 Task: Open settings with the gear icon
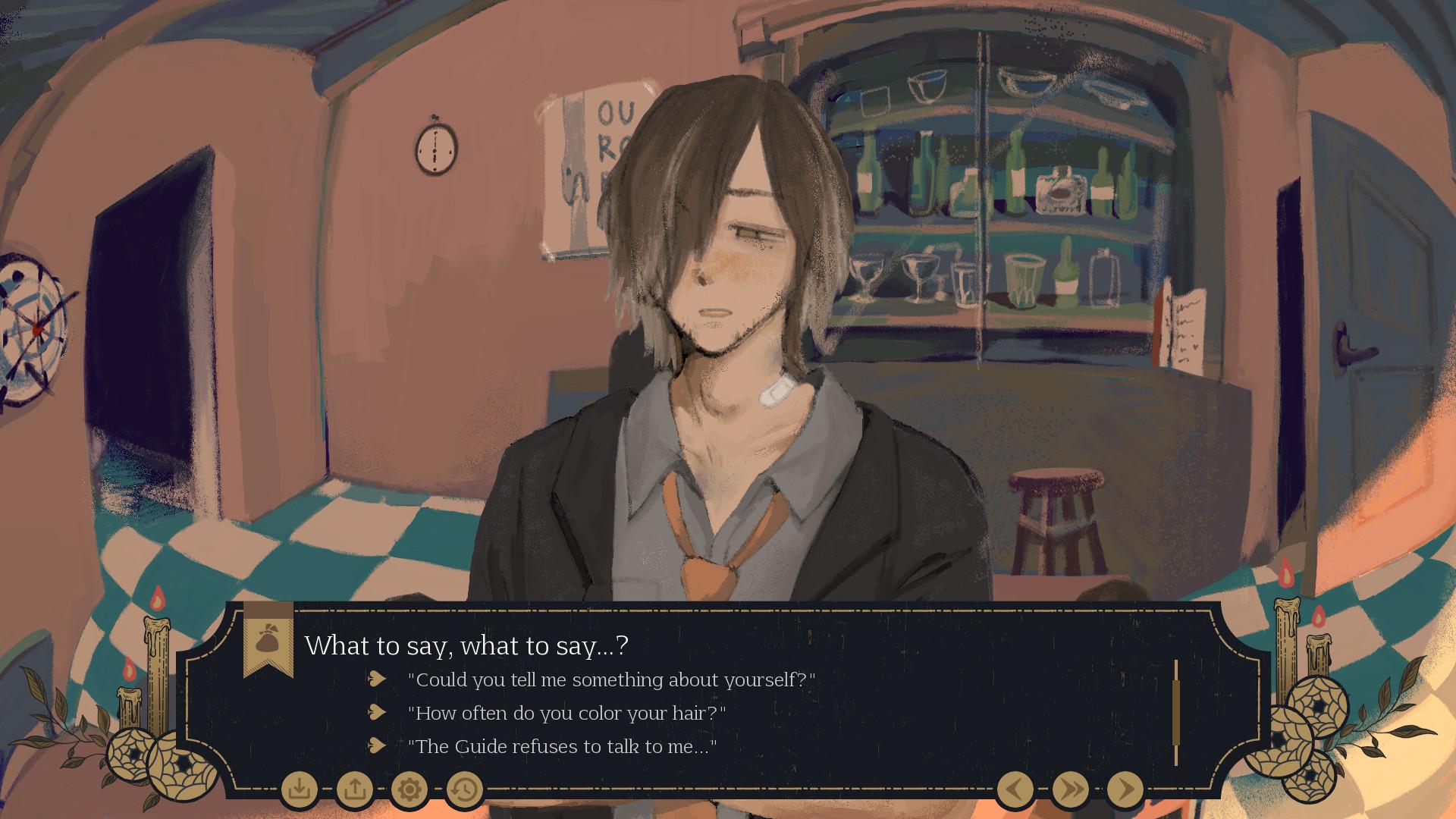(x=409, y=789)
